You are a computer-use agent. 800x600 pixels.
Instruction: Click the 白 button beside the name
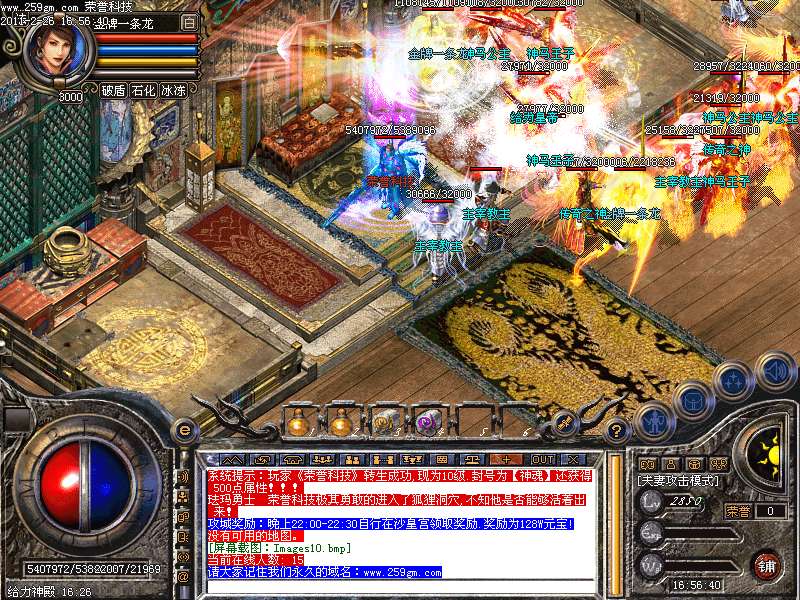[190, 21]
